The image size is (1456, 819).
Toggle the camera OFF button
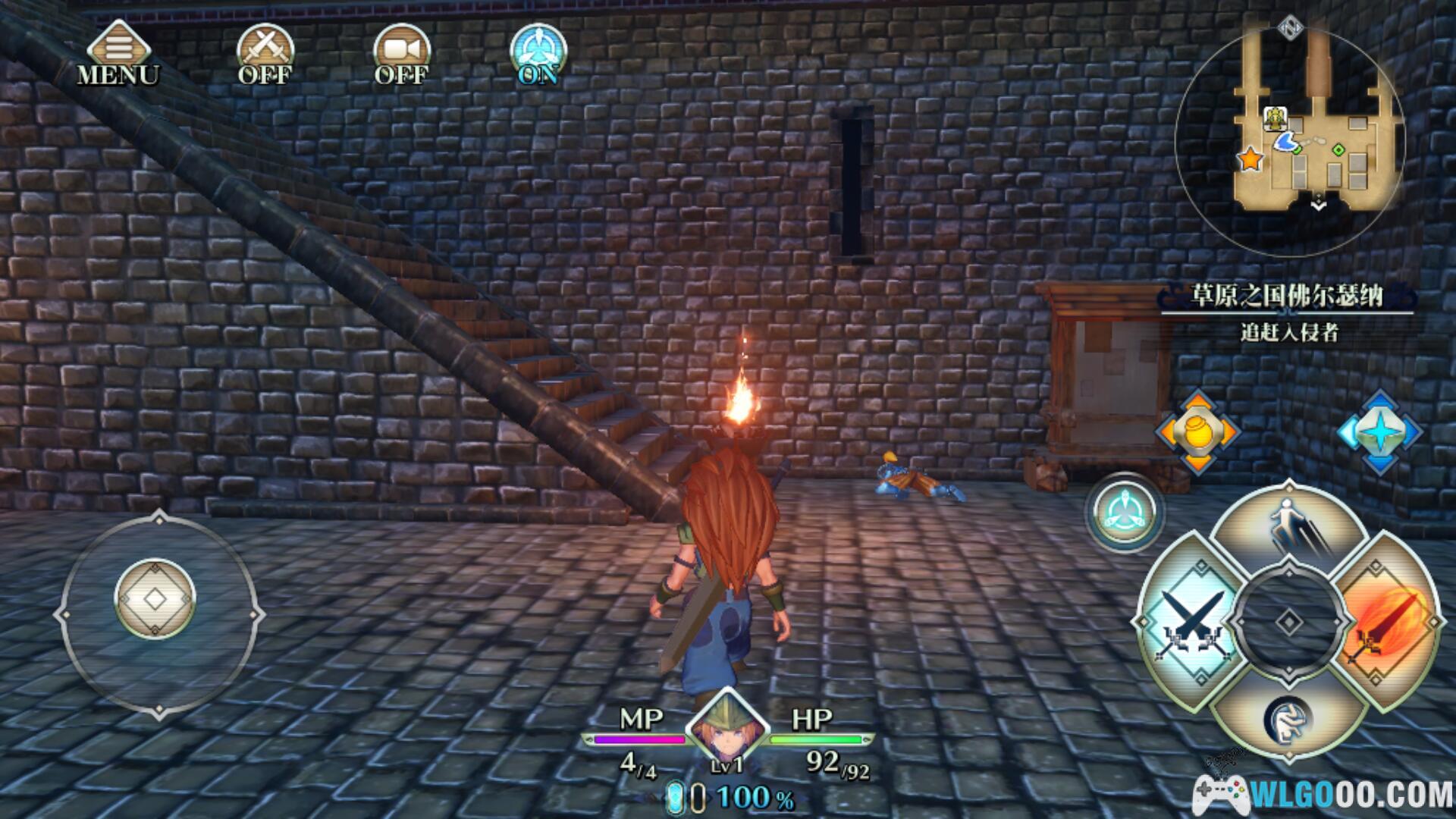[x=401, y=53]
